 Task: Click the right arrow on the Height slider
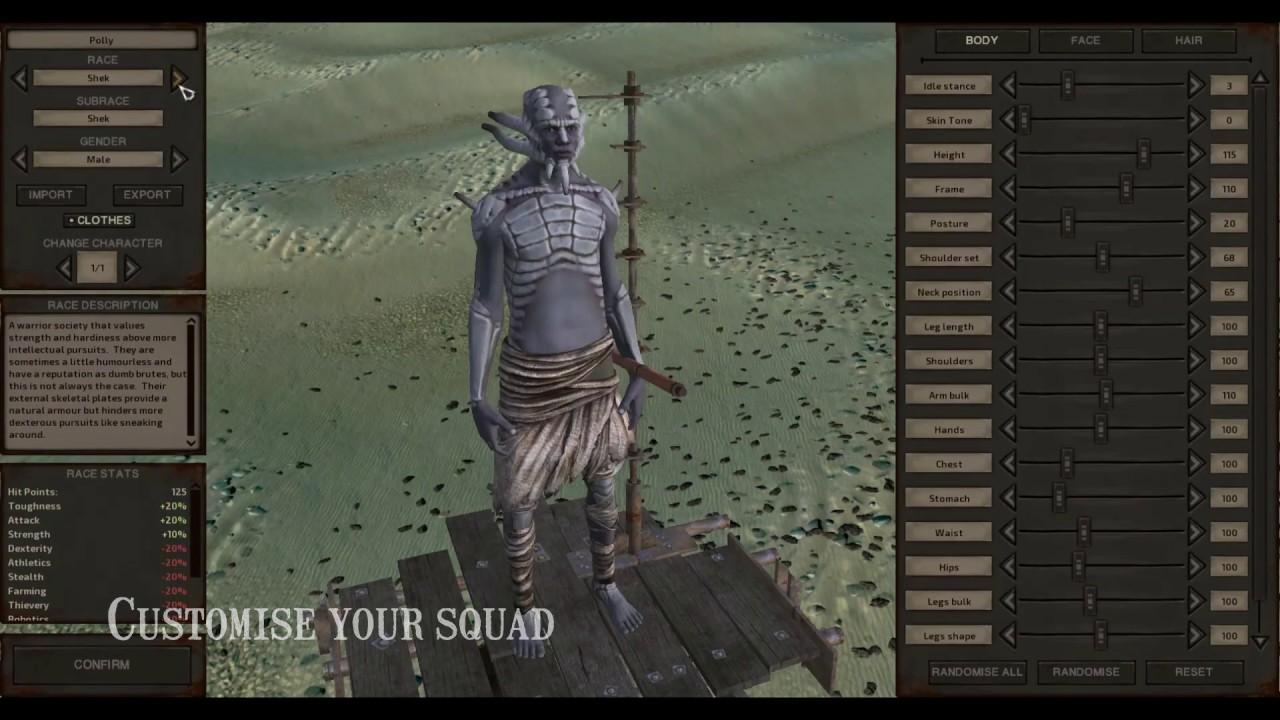point(1196,154)
